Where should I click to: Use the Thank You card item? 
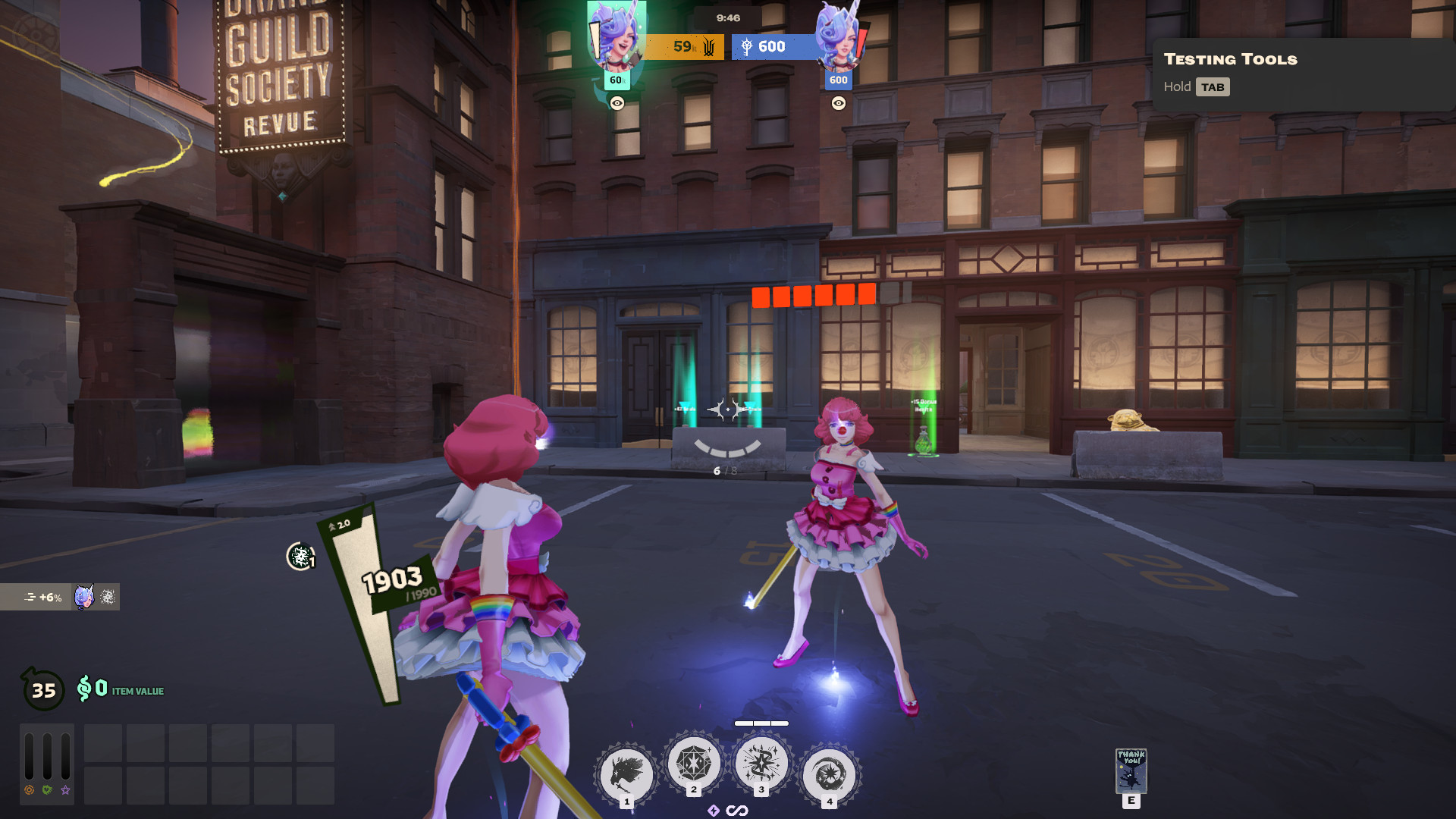(1131, 770)
